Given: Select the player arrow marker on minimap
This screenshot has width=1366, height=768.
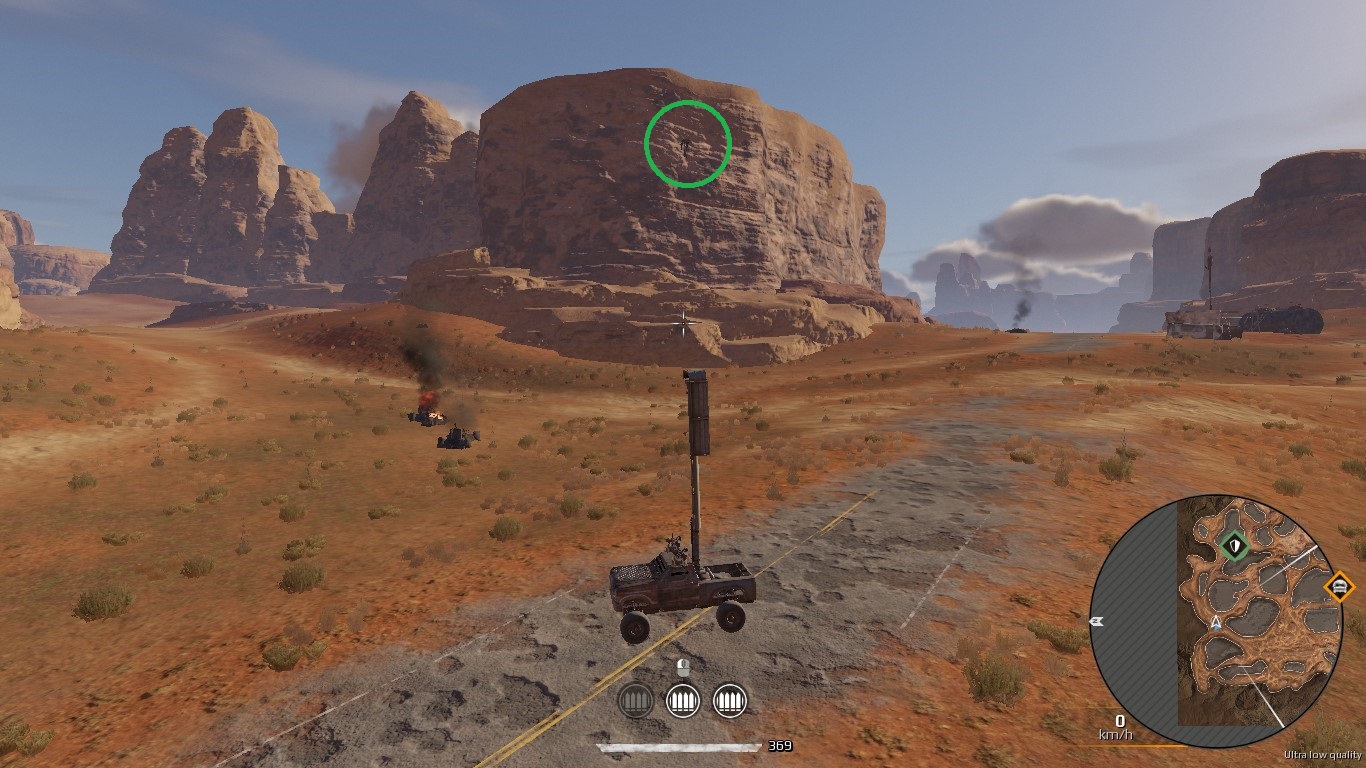Looking at the screenshot, I should [x=1216, y=622].
